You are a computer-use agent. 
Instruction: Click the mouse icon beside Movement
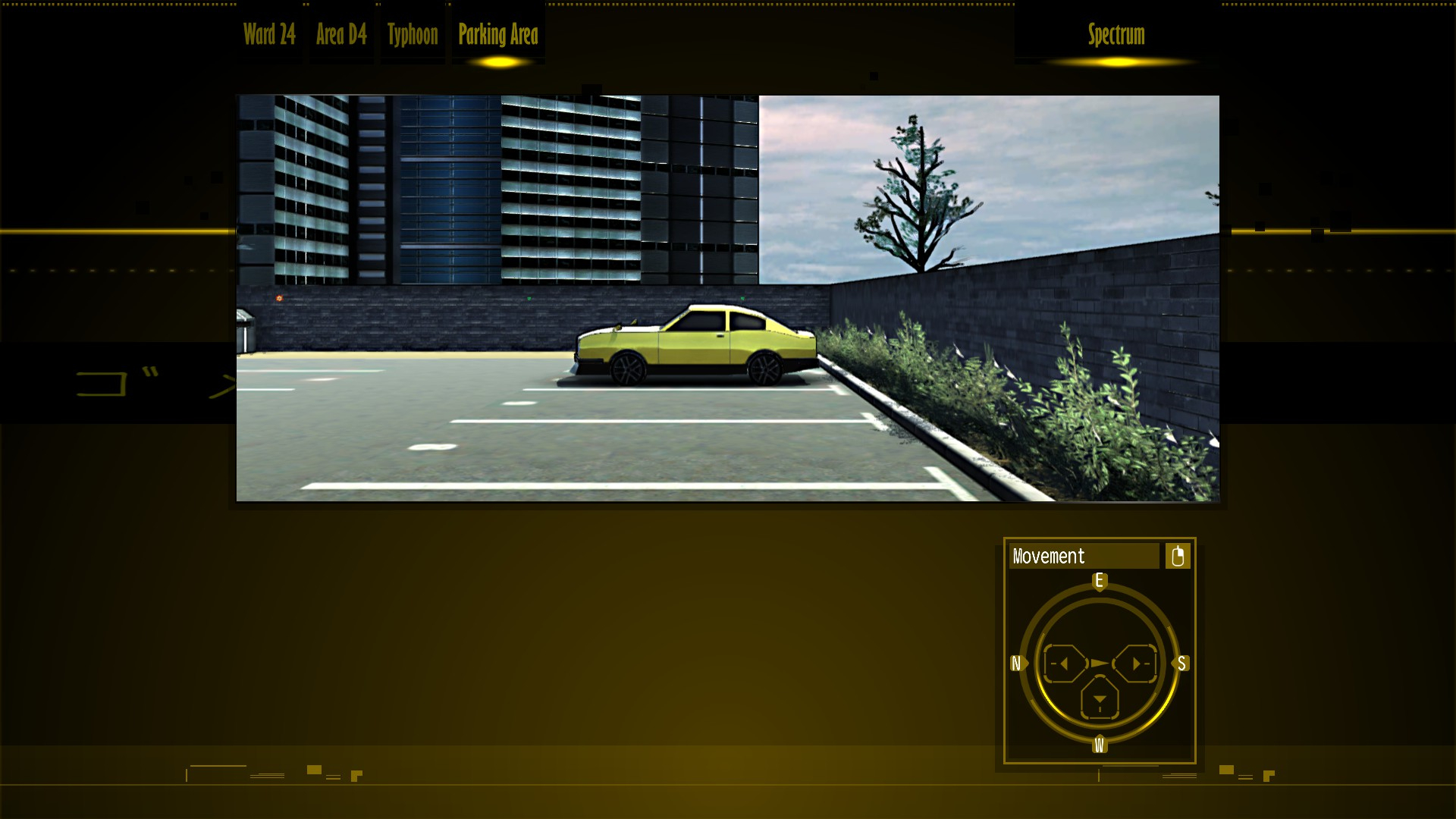(1178, 556)
